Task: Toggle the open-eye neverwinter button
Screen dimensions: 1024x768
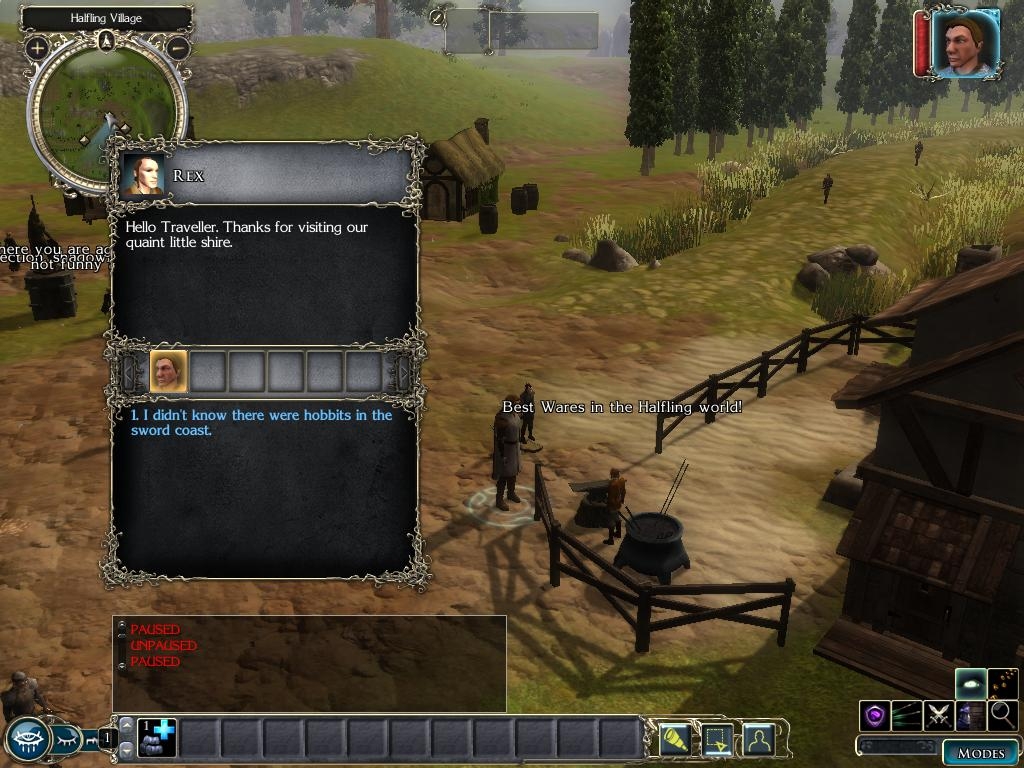Action: coord(27,740)
